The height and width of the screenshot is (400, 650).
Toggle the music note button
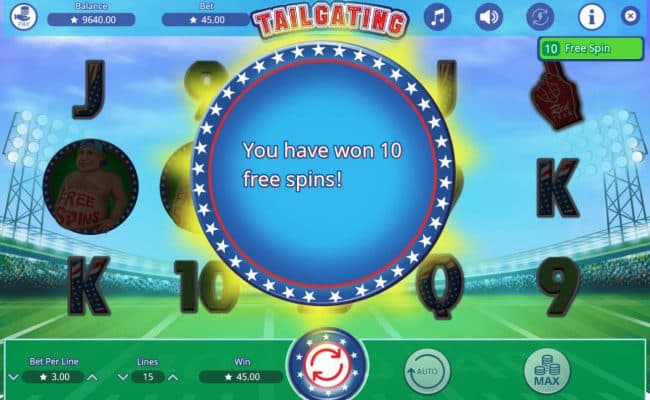click(438, 17)
